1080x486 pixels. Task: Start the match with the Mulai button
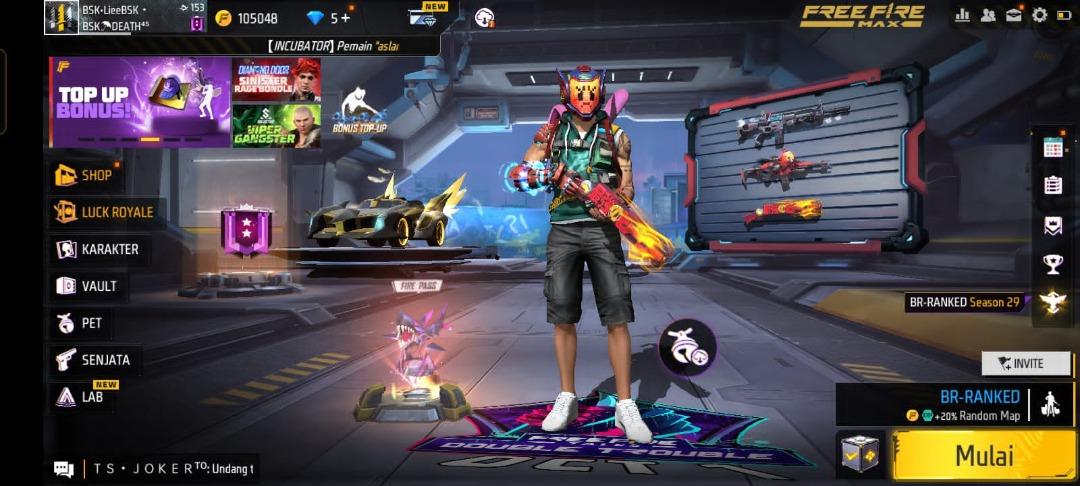(x=983, y=456)
